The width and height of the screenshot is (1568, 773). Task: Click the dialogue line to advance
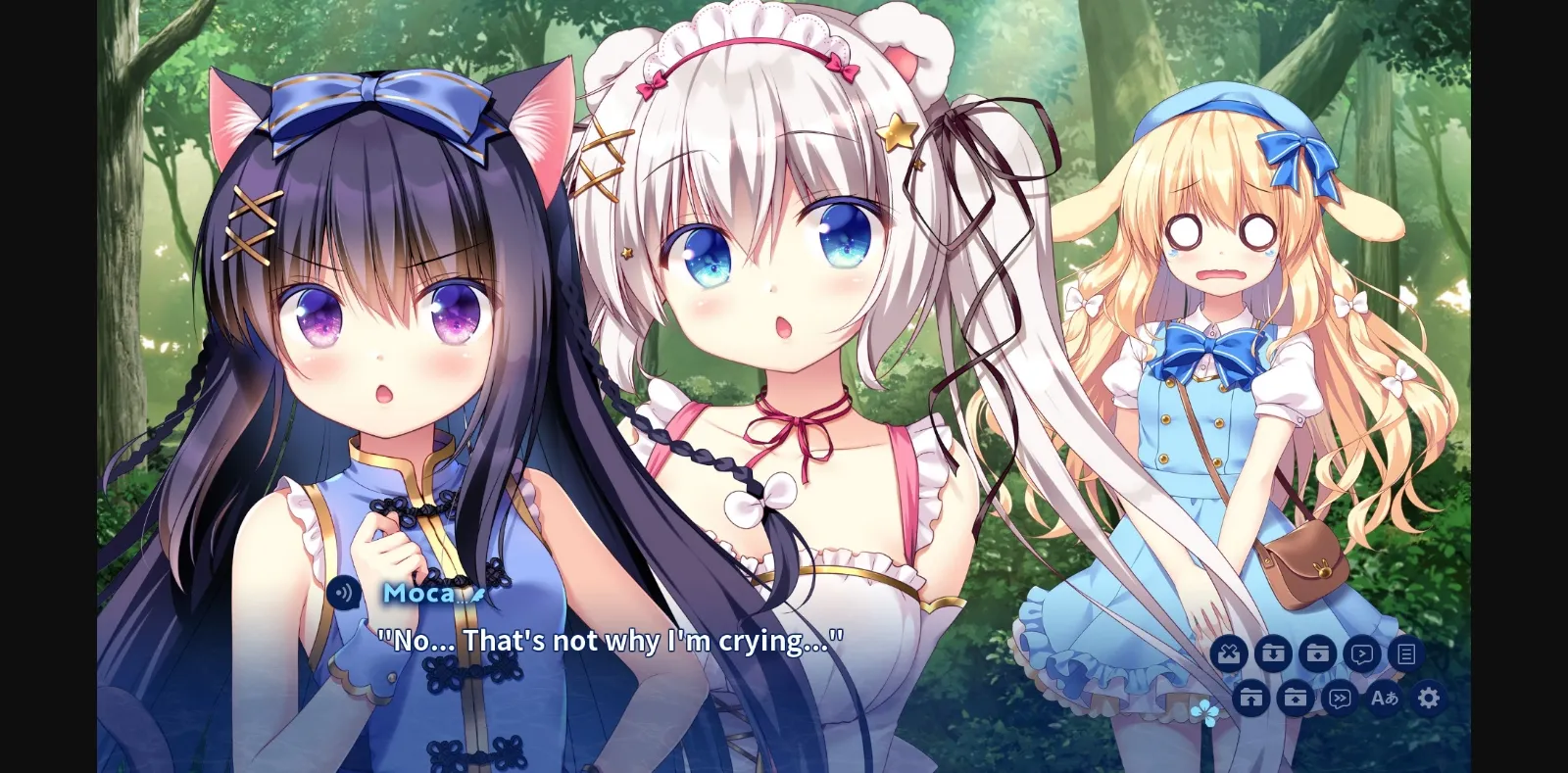coord(611,641)
